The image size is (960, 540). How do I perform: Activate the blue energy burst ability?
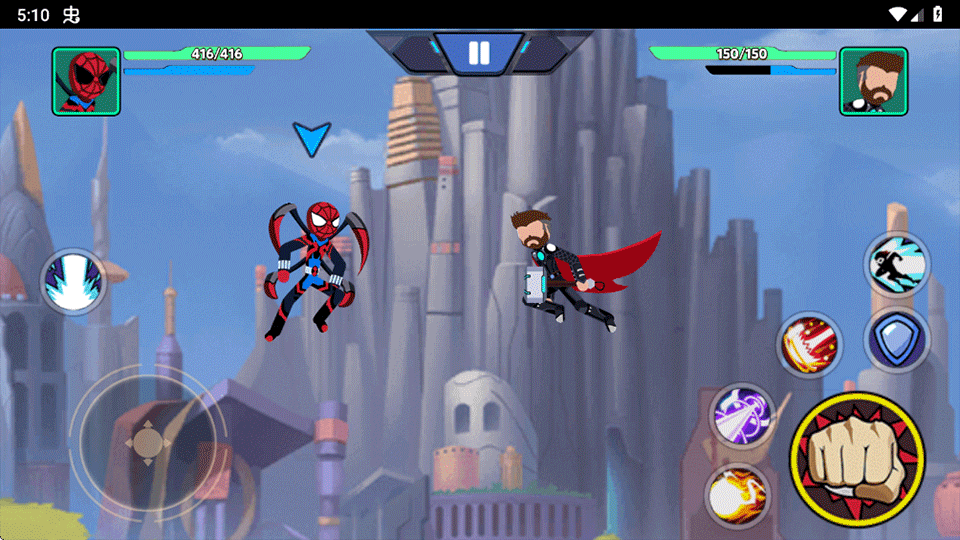(x=73, y=282)
